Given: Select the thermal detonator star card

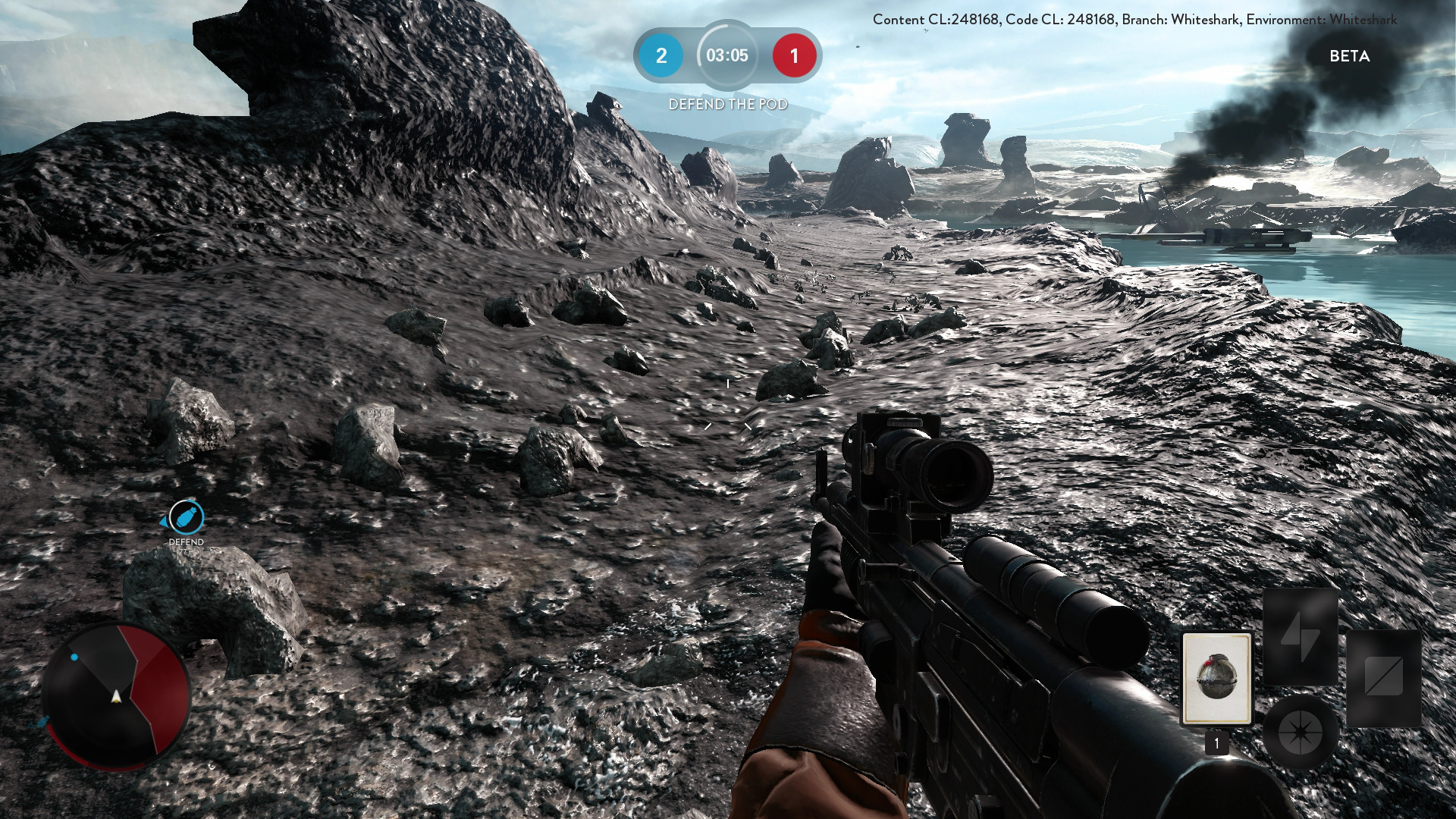Looking at the screenshot, I should click(x=1216, y=678).
